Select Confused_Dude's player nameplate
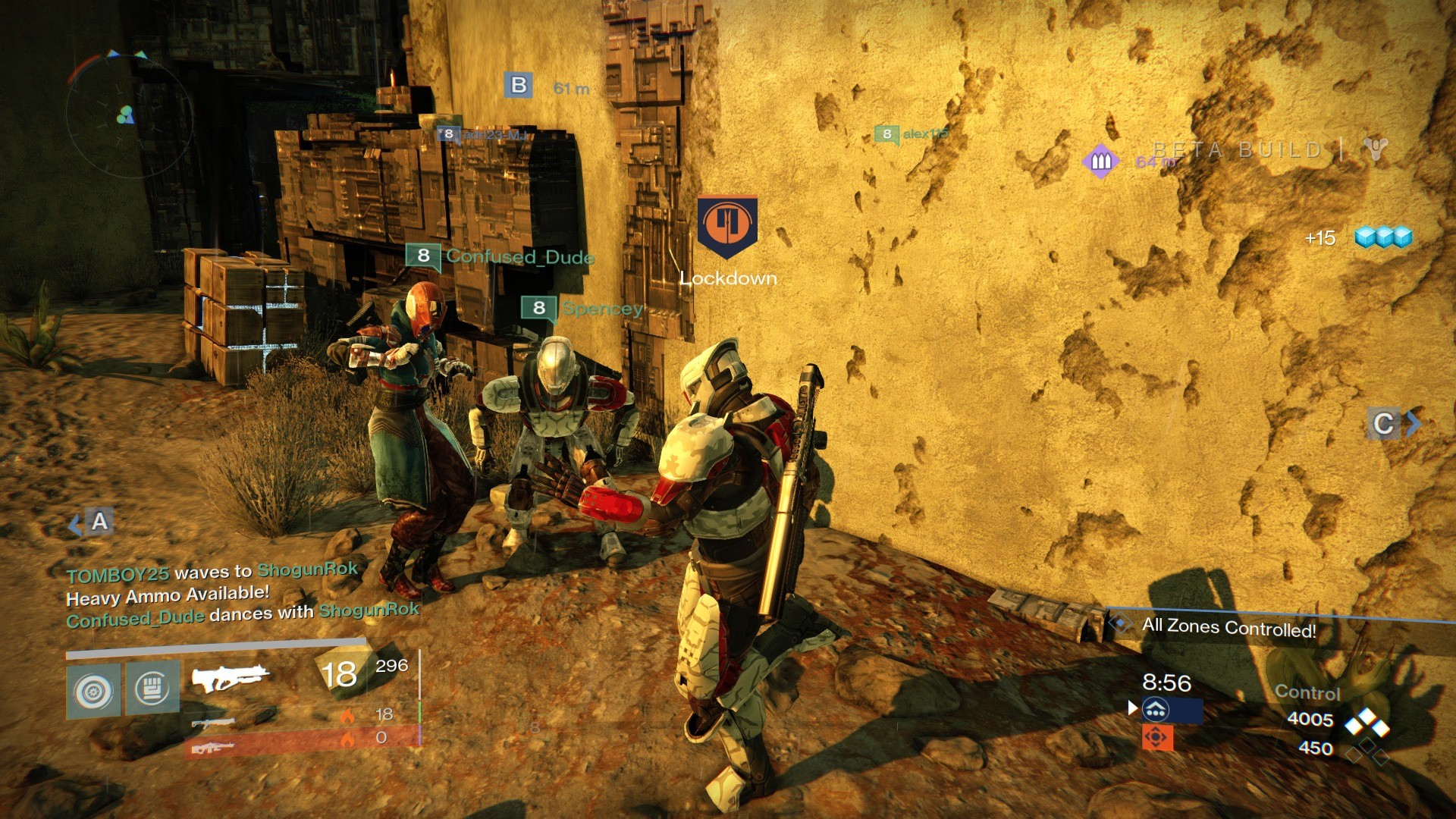This screenshot has height=819, width=1456. pos(500,256)
